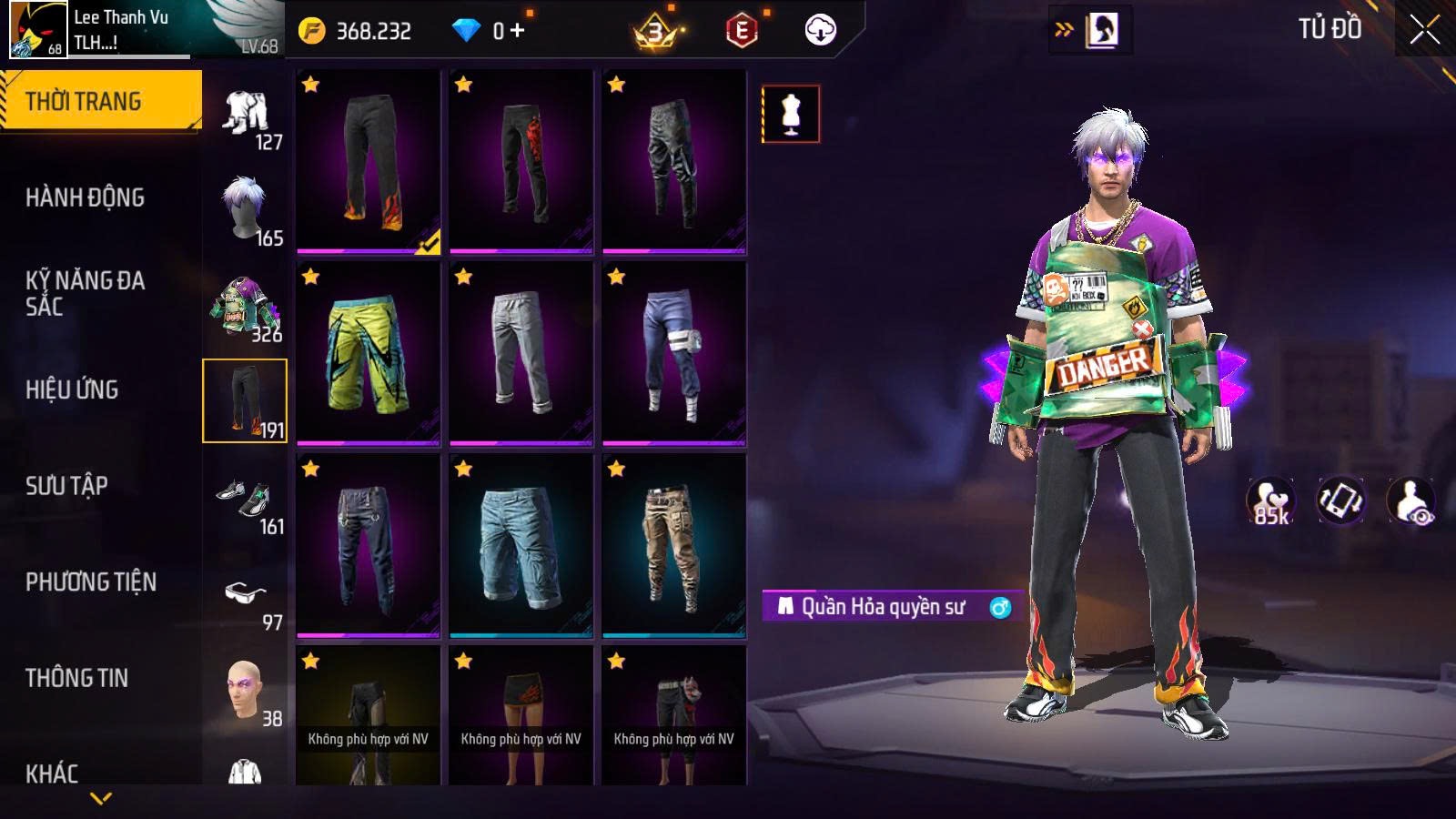Open the player profile avatar
Screen dimensions: 1456x819
(38, 30)
